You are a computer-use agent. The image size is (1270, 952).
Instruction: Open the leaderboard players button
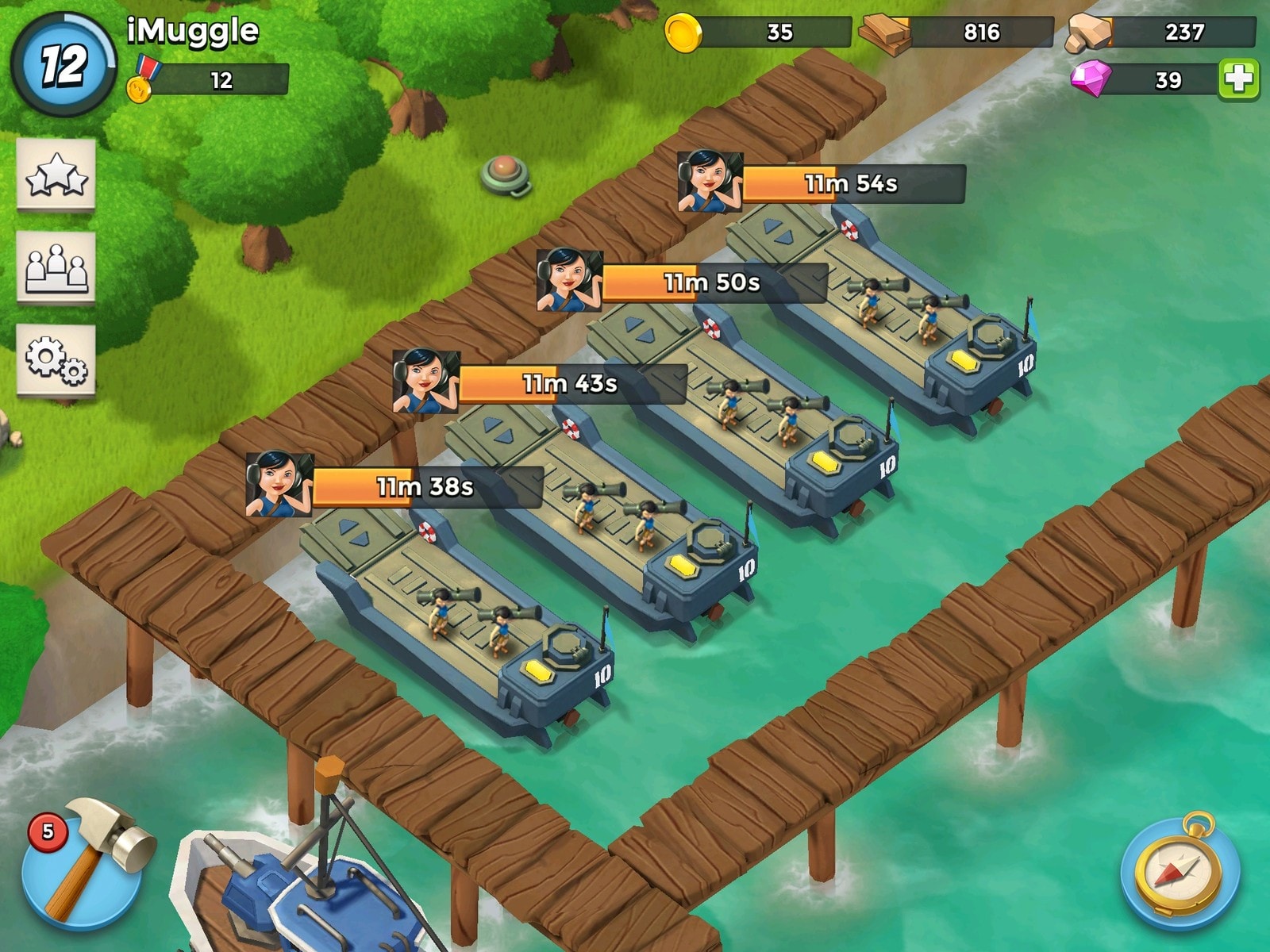[x=56, y=267]
